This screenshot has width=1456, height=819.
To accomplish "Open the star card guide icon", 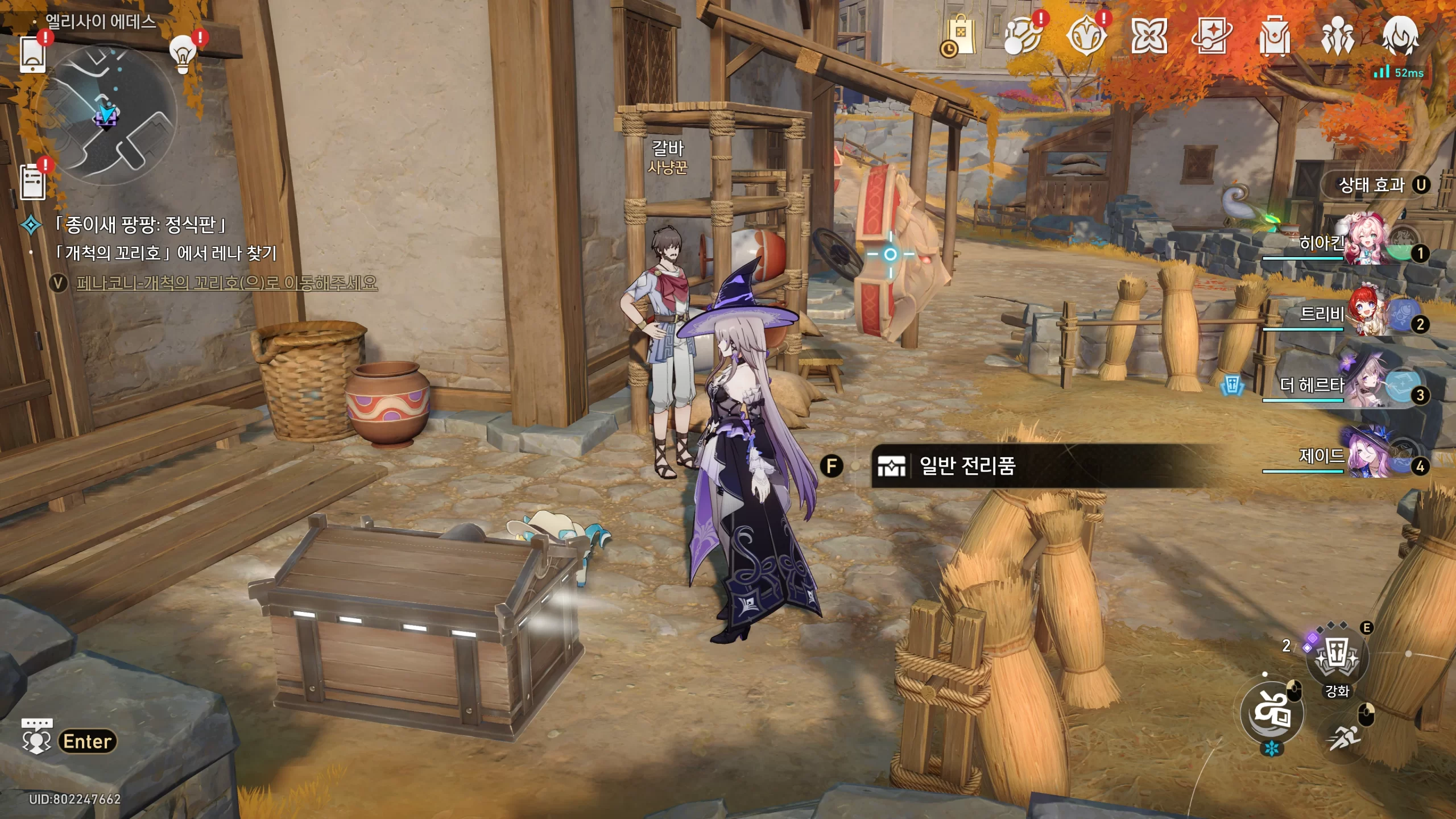I will point(1211,36).
